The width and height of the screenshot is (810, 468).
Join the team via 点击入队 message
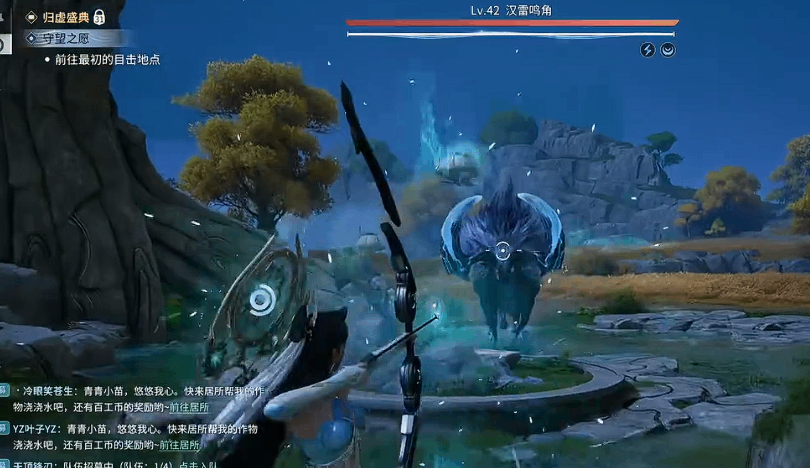pos(198,463)
